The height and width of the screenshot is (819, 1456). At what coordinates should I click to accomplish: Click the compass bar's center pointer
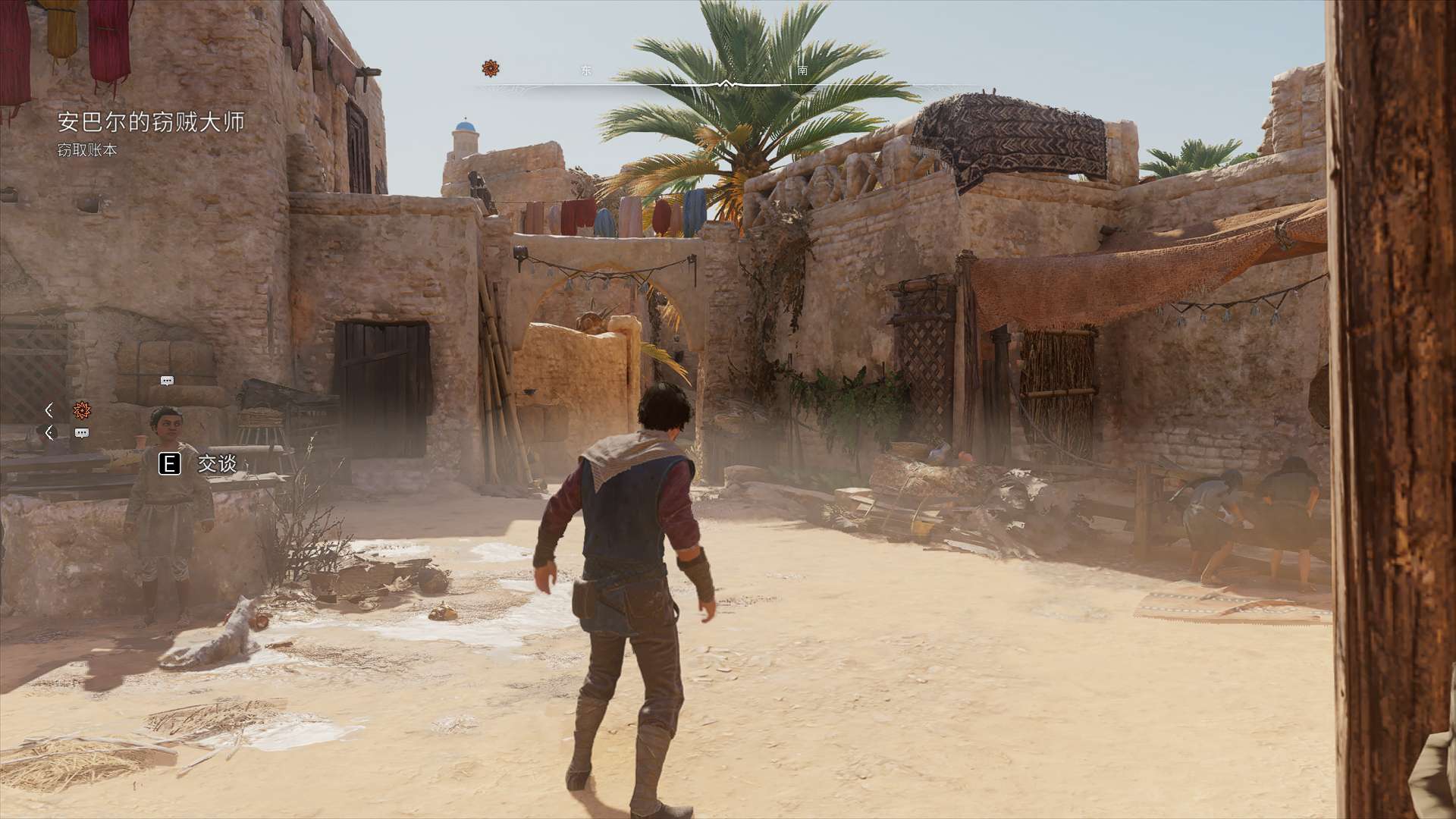coord(726,83)
